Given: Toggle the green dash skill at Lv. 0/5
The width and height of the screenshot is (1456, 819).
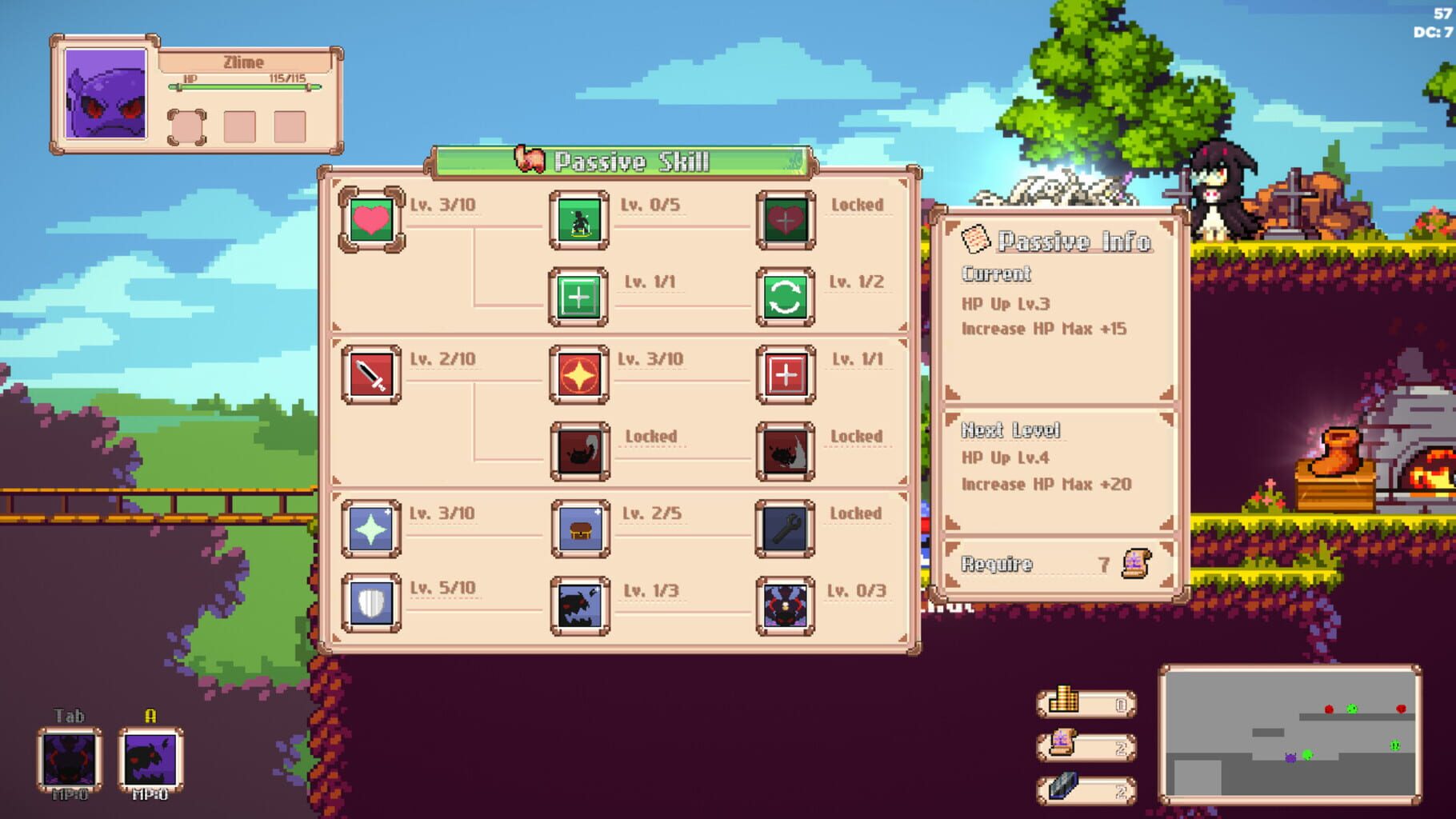Looking at the screenshot, I should point(578,220).
